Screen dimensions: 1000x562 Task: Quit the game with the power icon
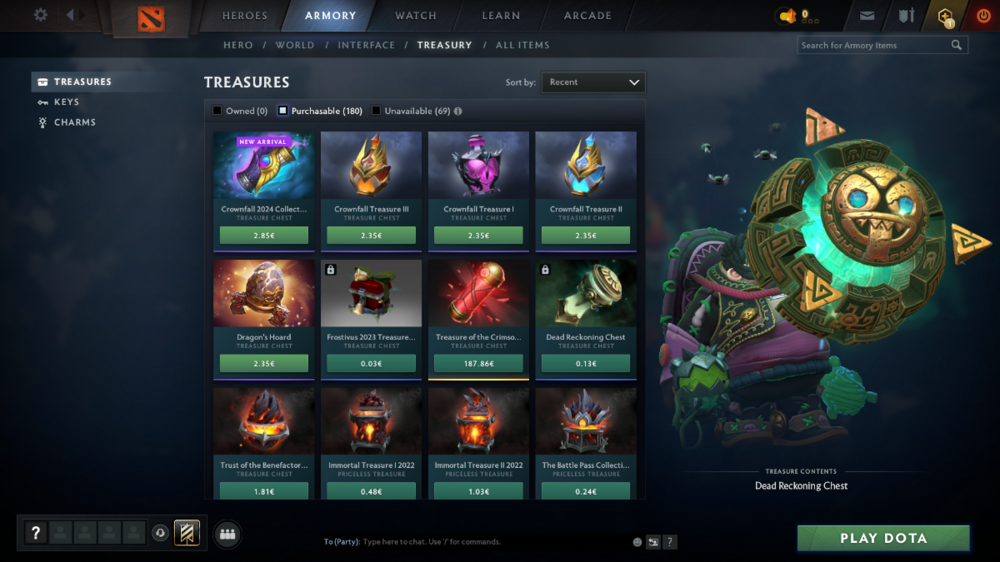[983, 15]
